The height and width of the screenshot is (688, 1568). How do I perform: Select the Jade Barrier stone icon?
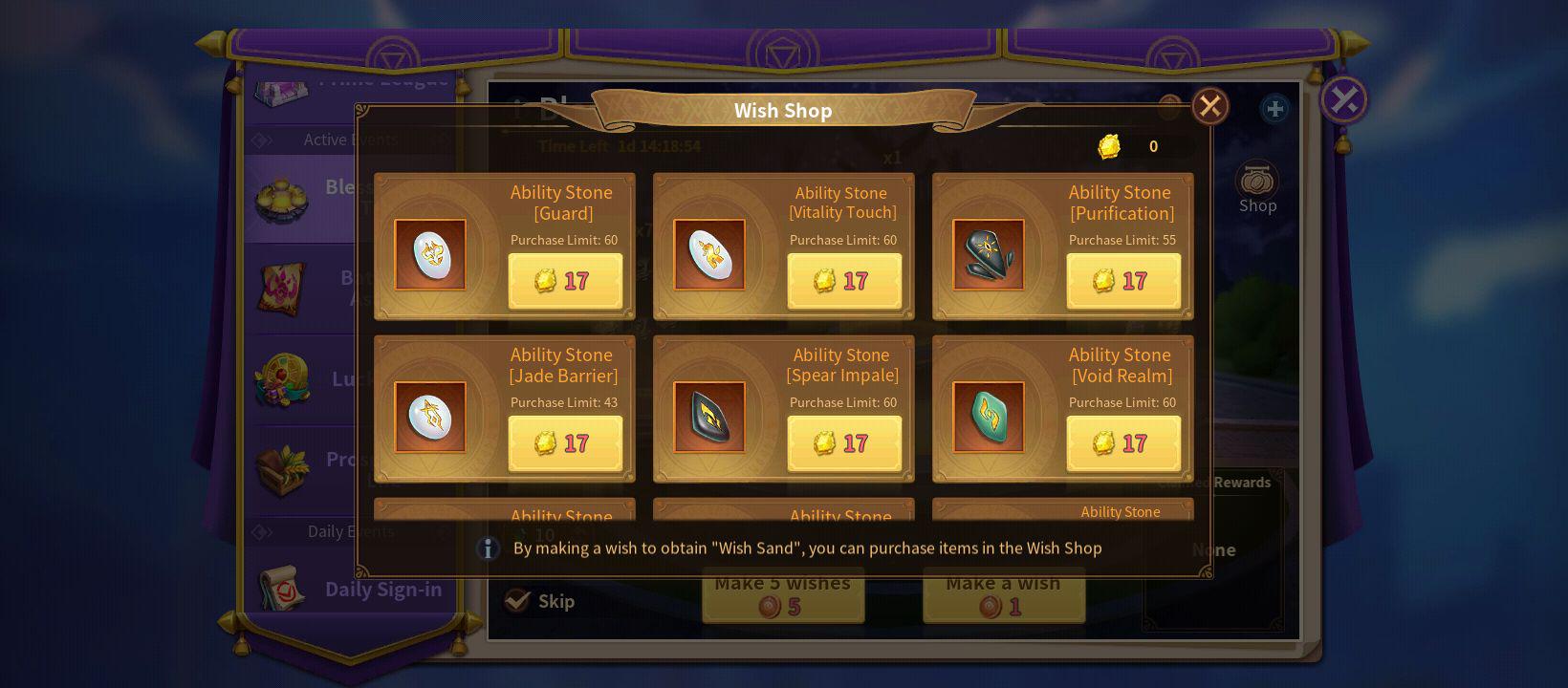point(430,417)
